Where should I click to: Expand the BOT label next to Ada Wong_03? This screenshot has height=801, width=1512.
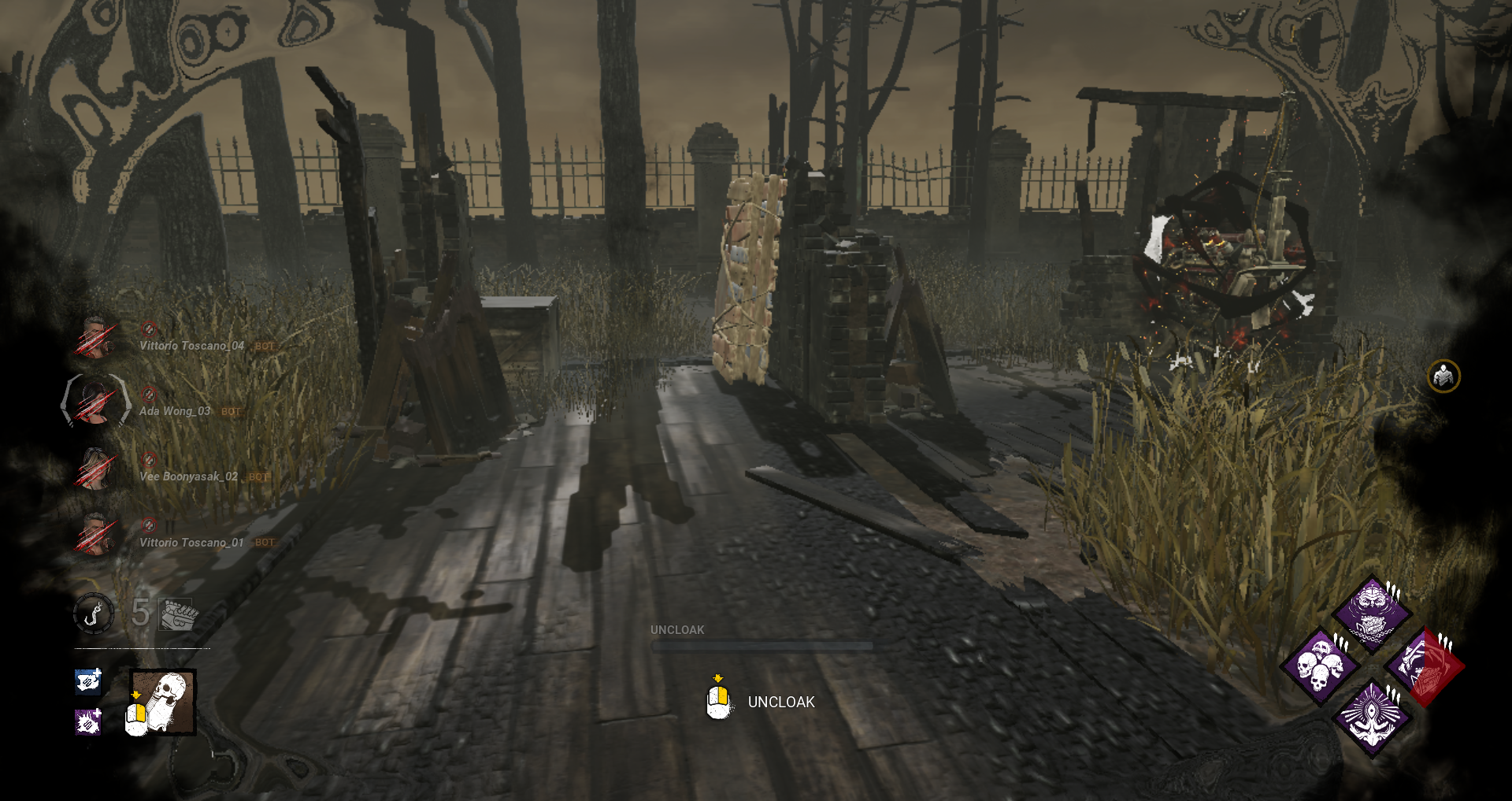coord(231,411)
